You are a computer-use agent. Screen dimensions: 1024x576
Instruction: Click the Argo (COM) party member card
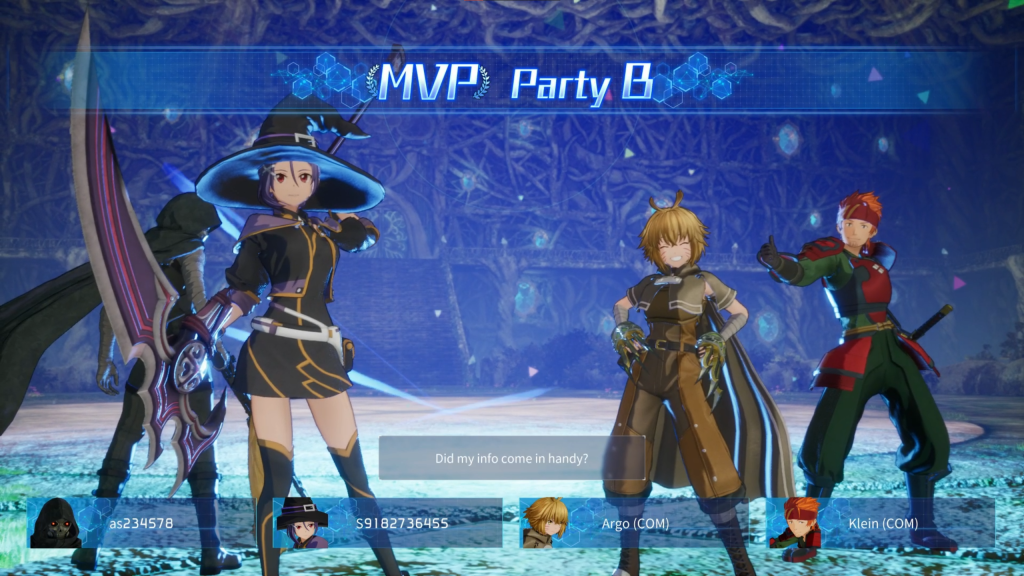tap(633, 523)
